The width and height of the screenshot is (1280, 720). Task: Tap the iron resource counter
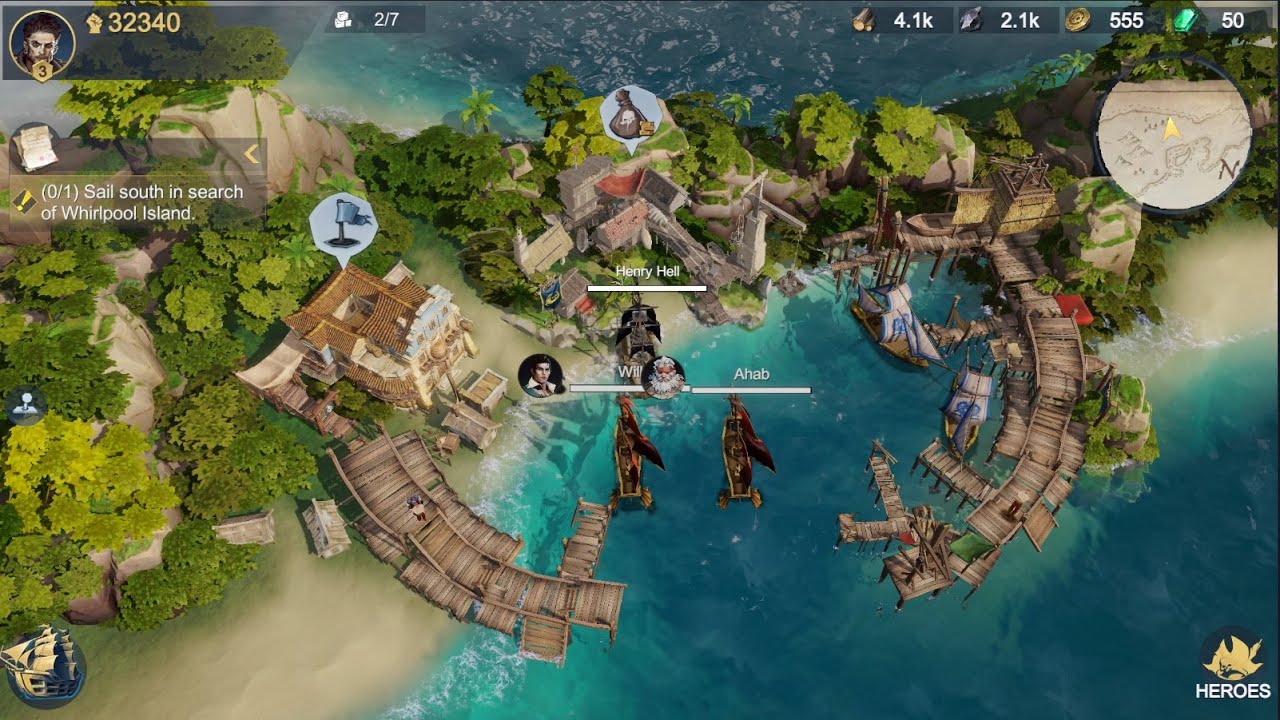coord(1003,20)
